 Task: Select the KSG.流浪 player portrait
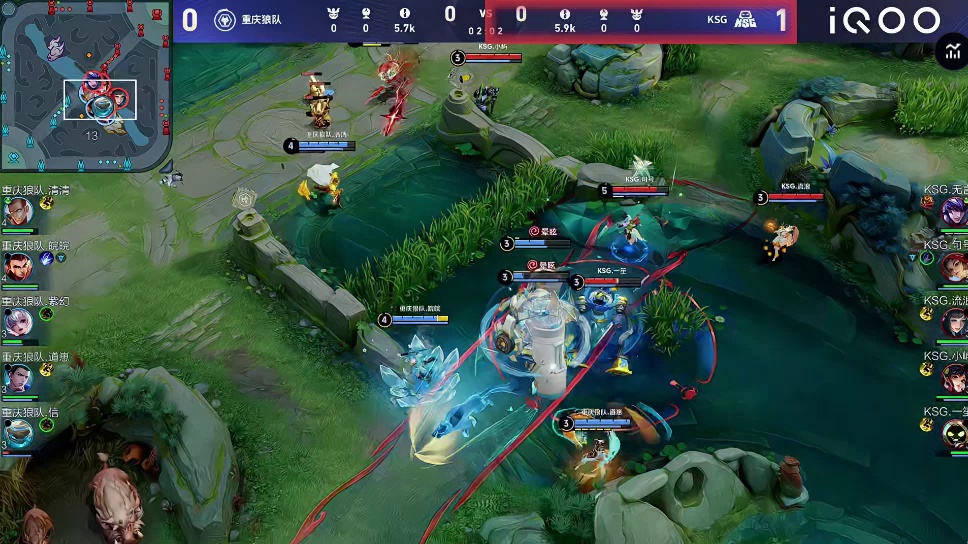click(954, 322)
